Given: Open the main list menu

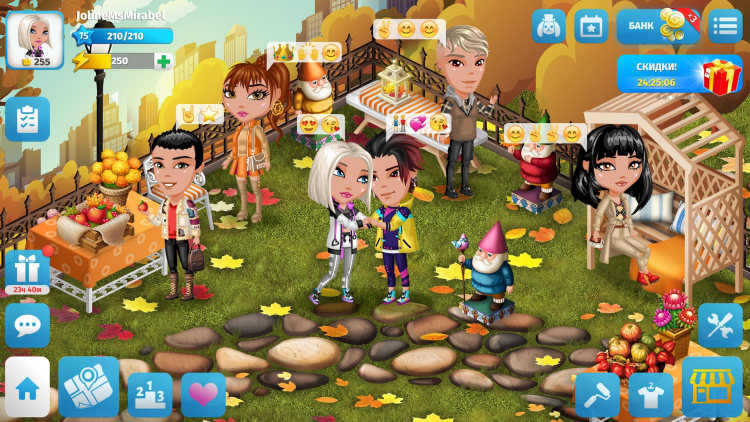Looking at the screenshot, I should click(724, 26).
